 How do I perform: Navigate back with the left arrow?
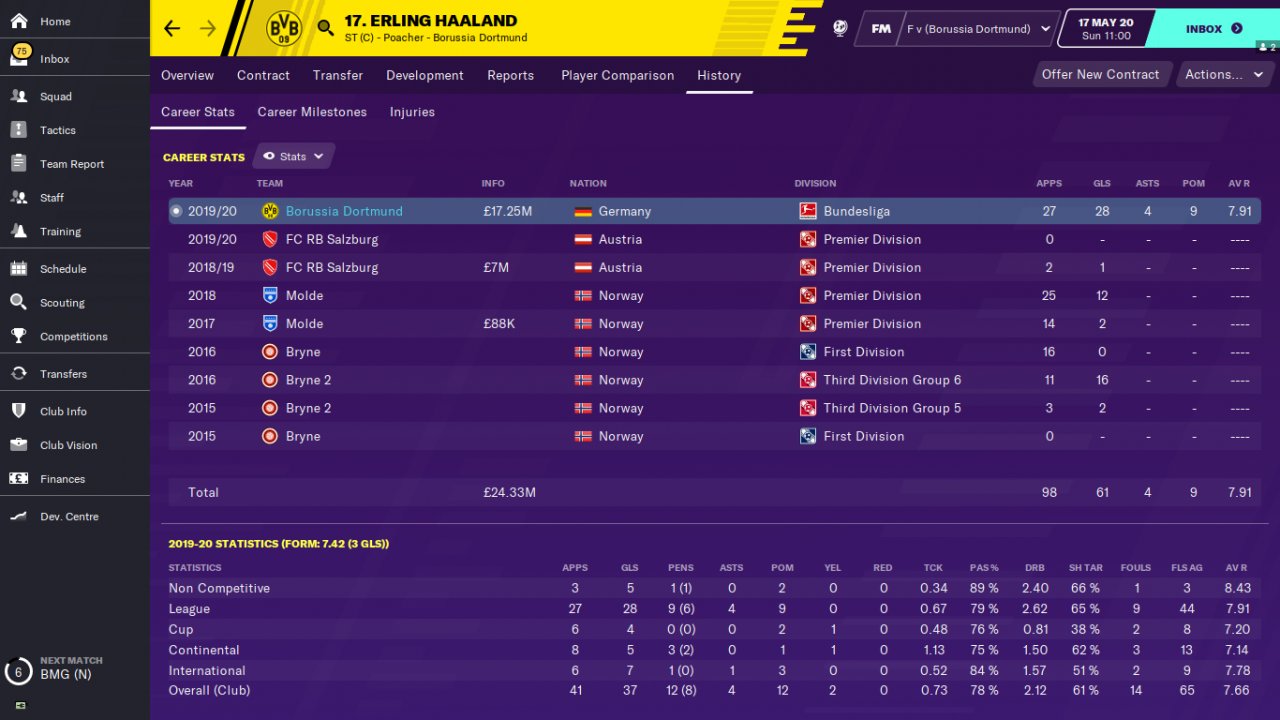pyautogui.click(x=172, y=28)
